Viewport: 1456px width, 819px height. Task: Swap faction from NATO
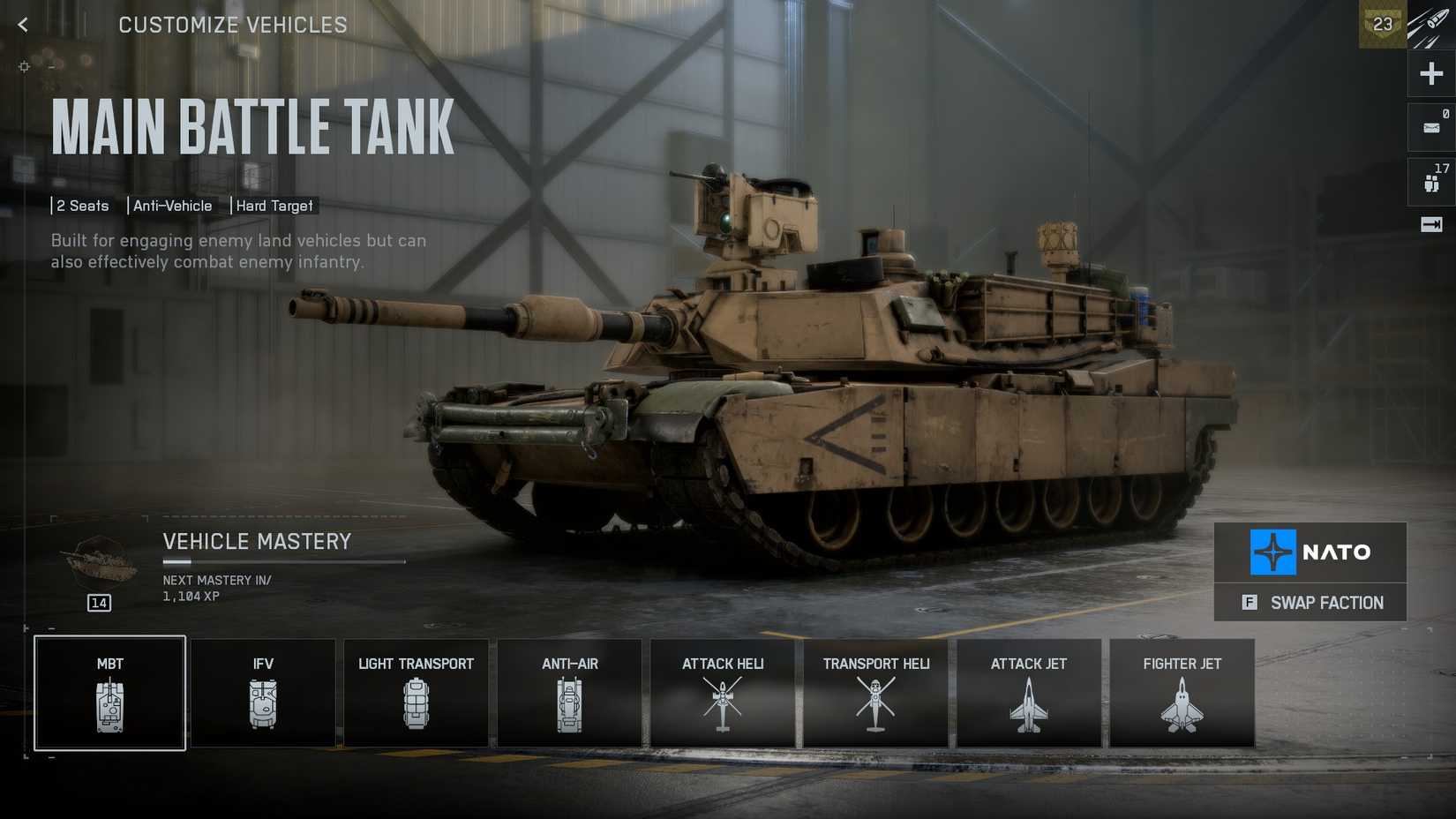pyautogui.click(x=1310, y=603)
